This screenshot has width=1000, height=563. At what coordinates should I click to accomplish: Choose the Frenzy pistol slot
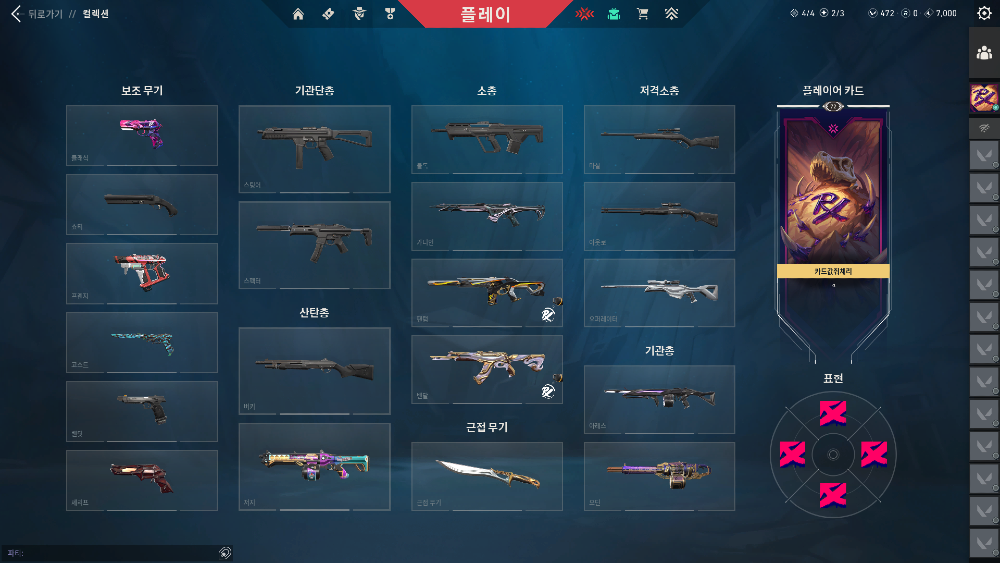pyautogui.click(x=142, y=273)
